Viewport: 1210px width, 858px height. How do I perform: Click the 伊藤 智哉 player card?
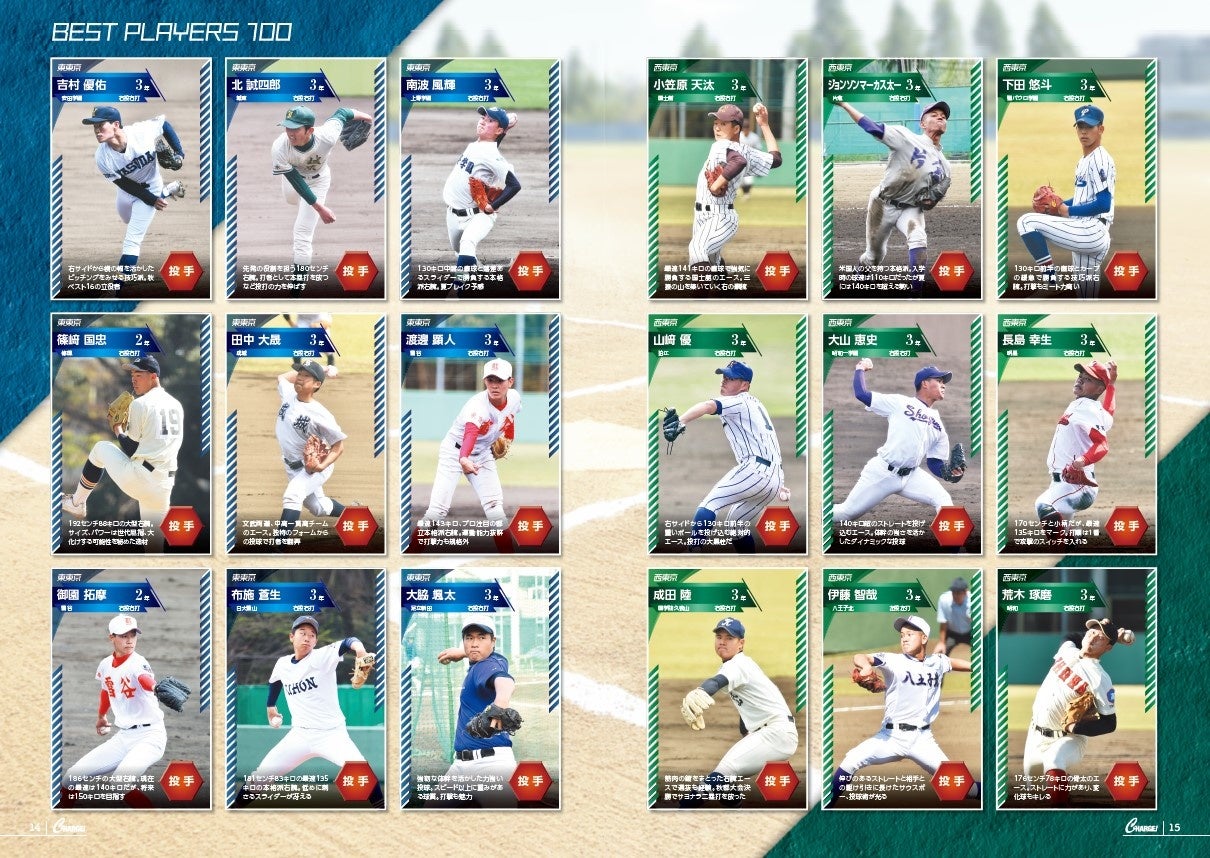902,689
